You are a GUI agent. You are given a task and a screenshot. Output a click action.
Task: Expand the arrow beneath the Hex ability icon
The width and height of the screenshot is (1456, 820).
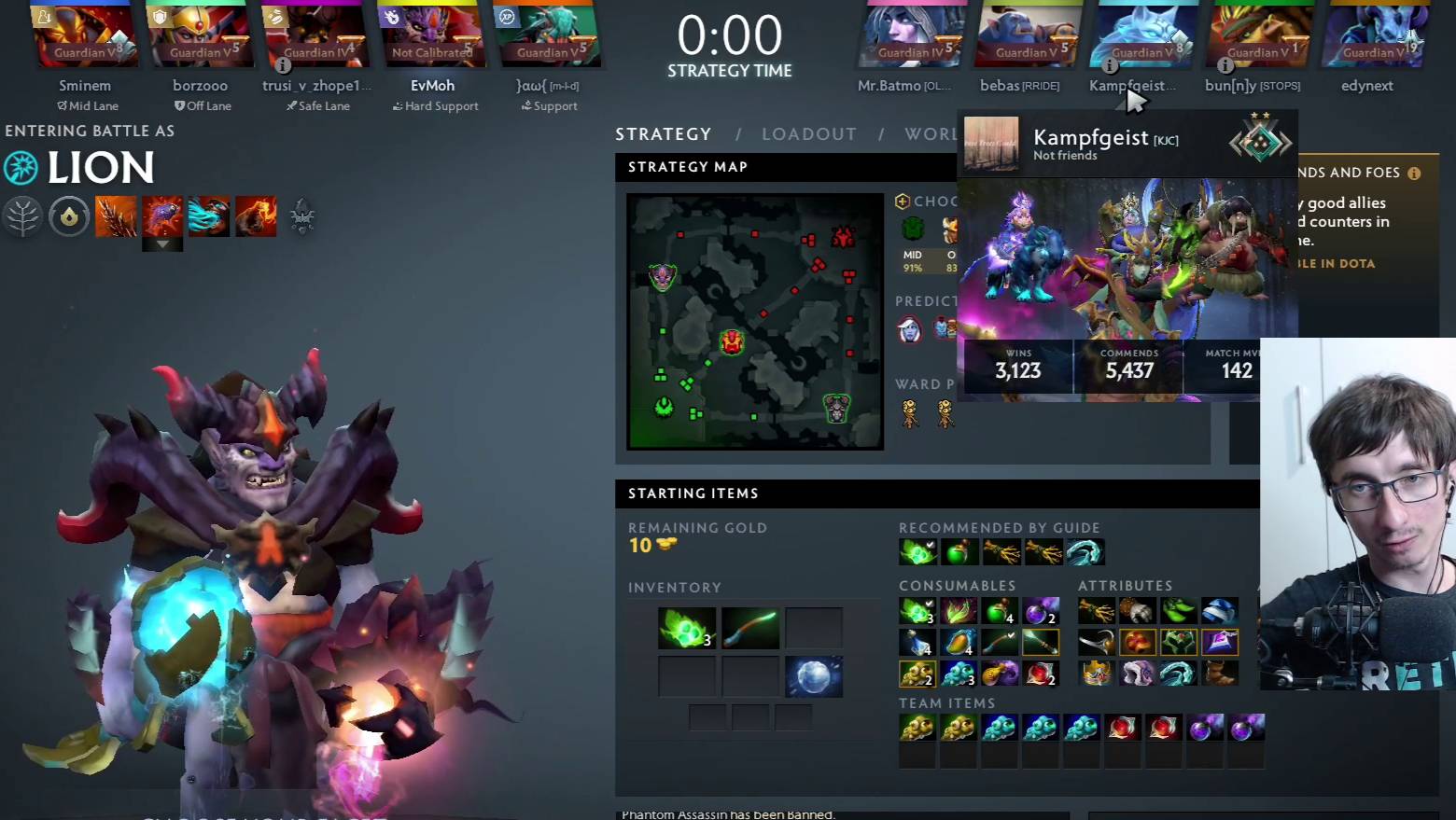coord(162,243)
